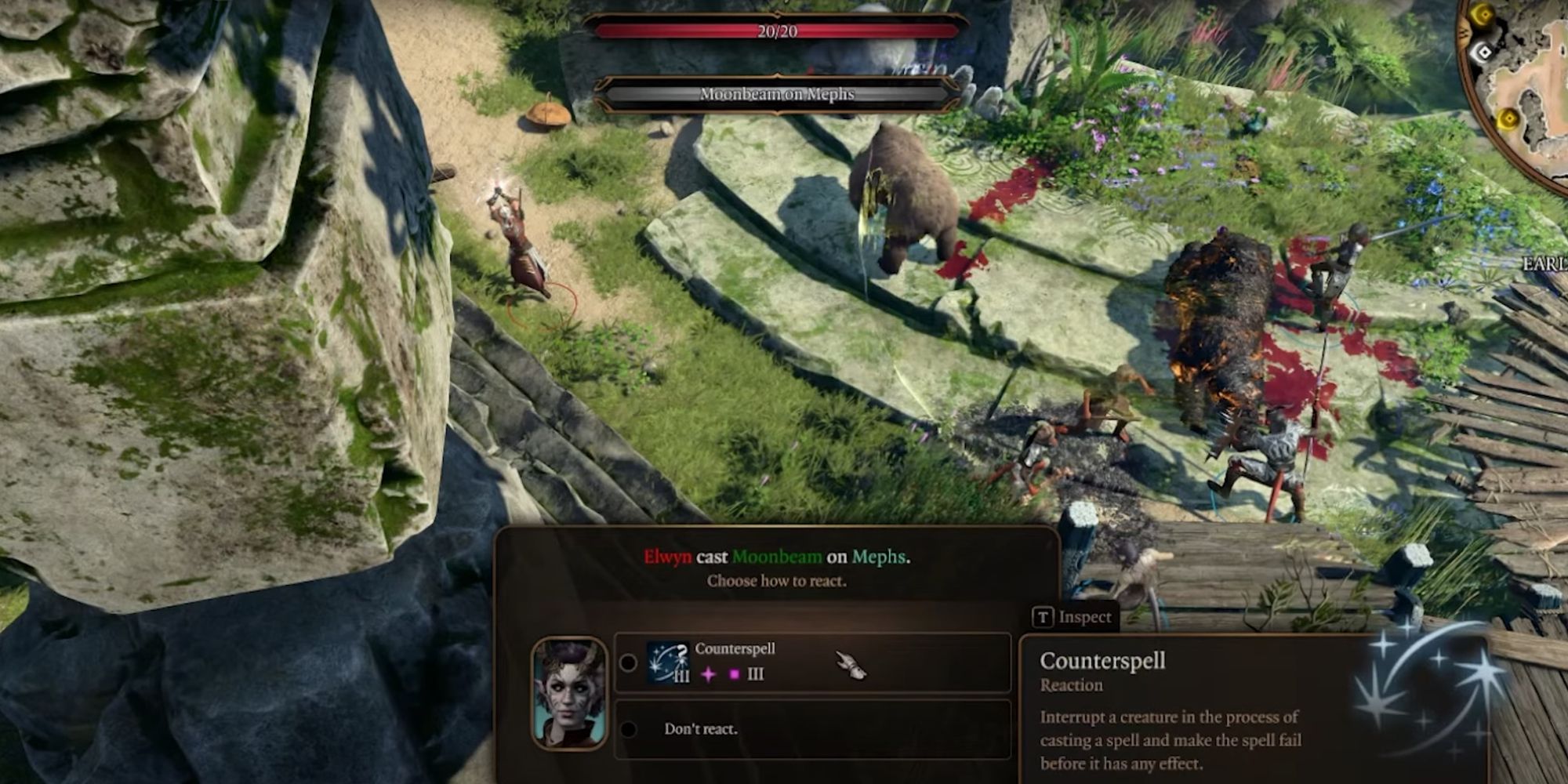Click the white player marker on the minimap

click(x=1483, y=53)
